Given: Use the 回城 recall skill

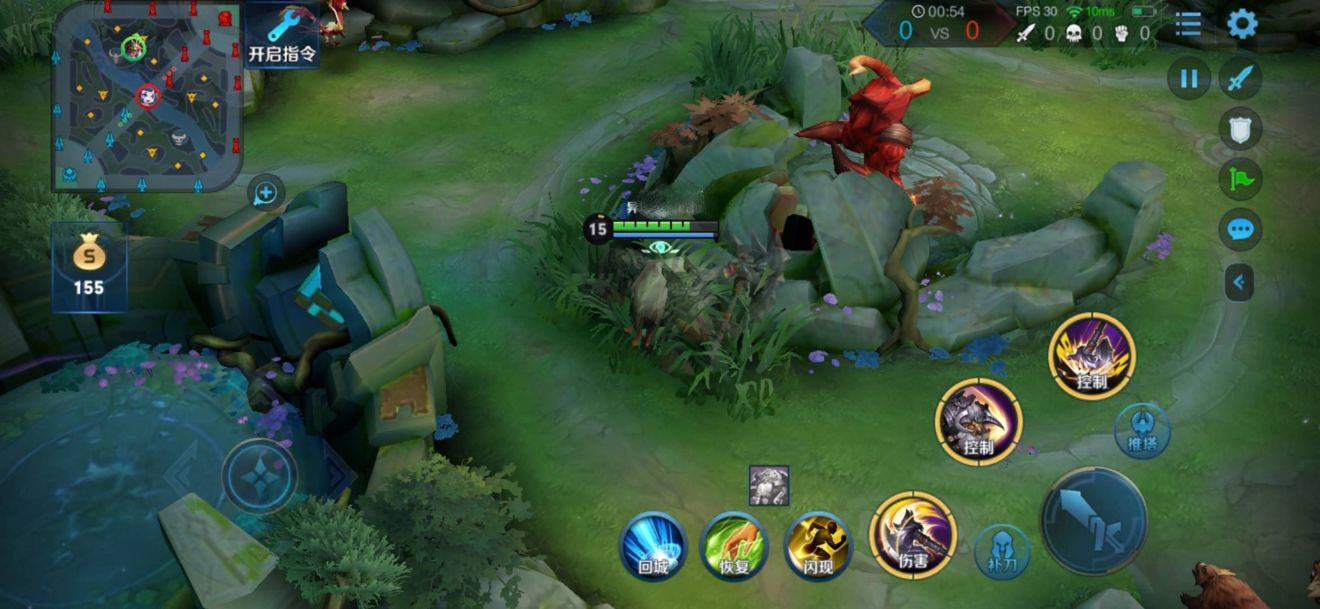Looking at the screenshot, I should tap(654, 546).
